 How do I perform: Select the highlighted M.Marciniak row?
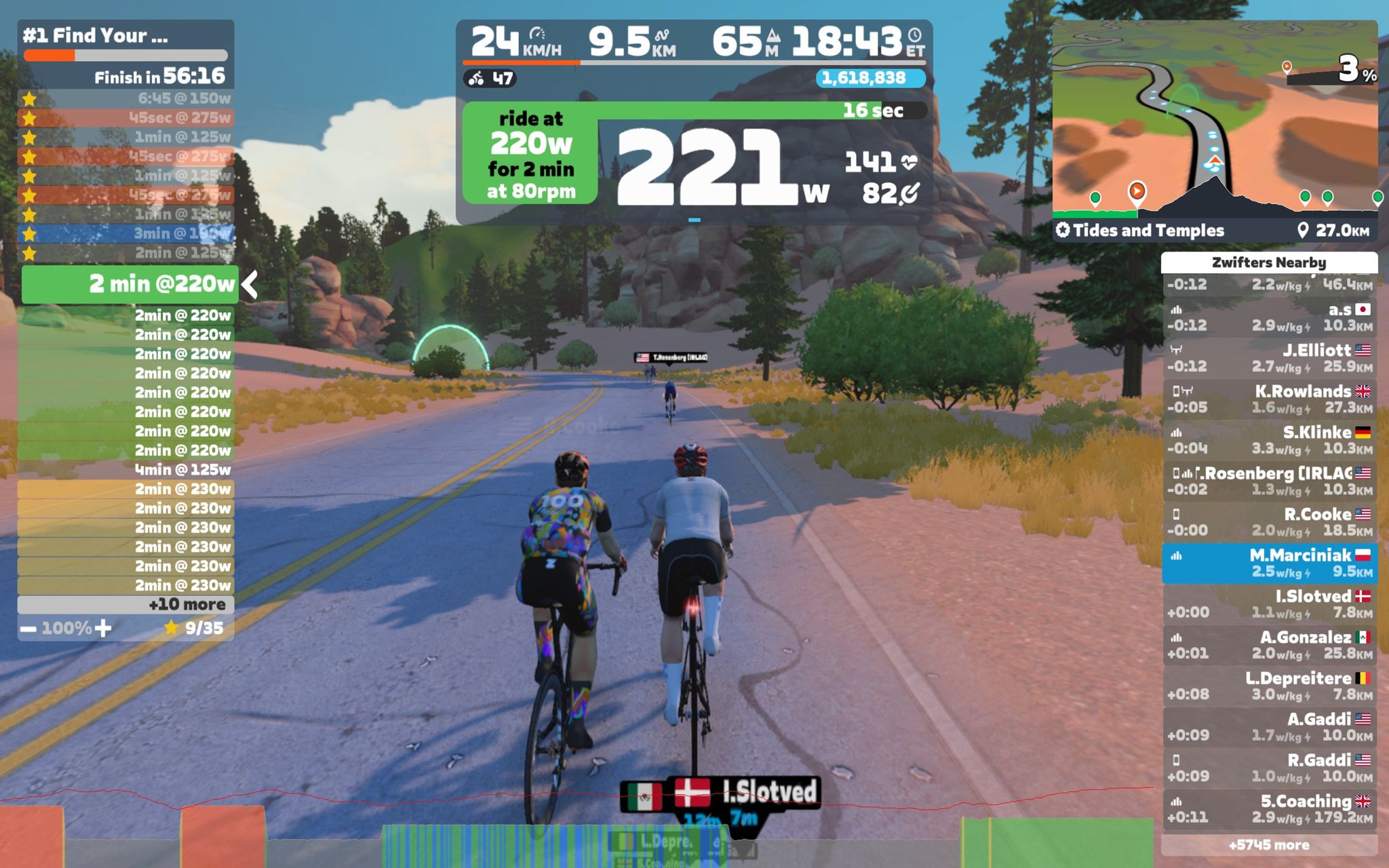(x=1269, y=563)
